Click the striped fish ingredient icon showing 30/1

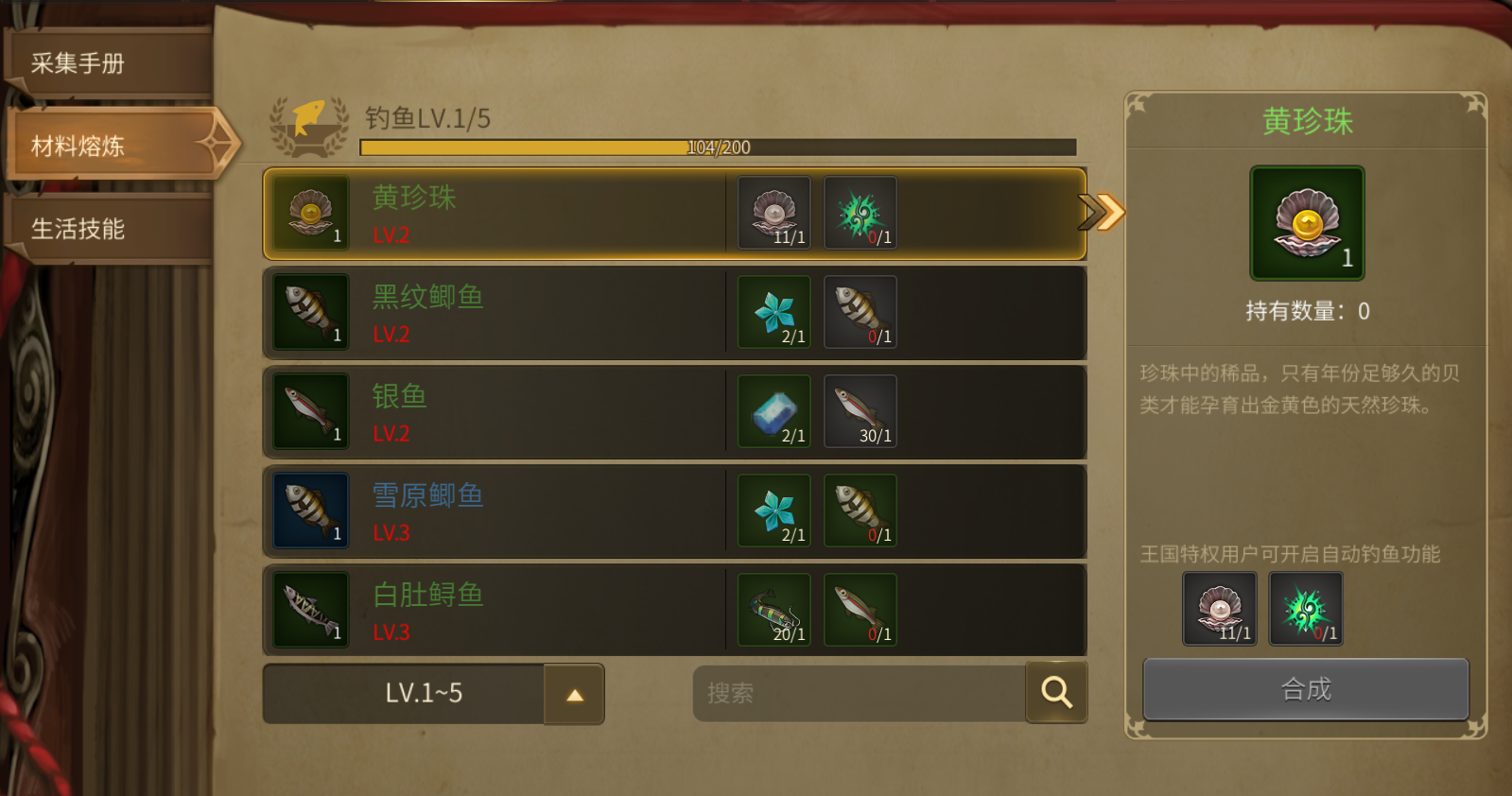tap(859, 410)
